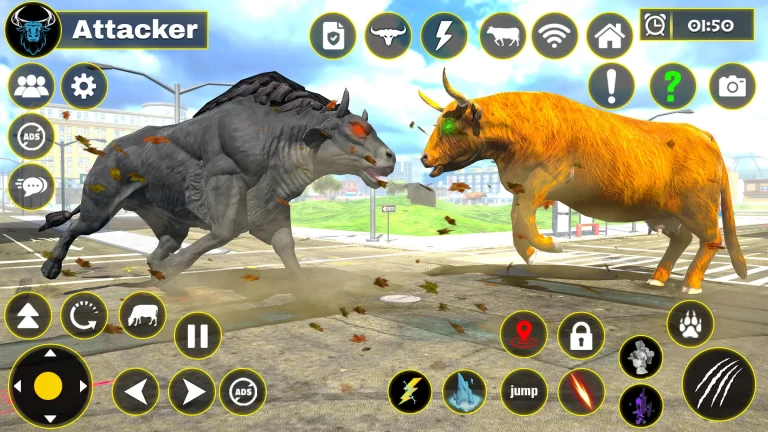Open the chat speech bubble
This screenshot has height=432, width=768.
pos(31,185)
